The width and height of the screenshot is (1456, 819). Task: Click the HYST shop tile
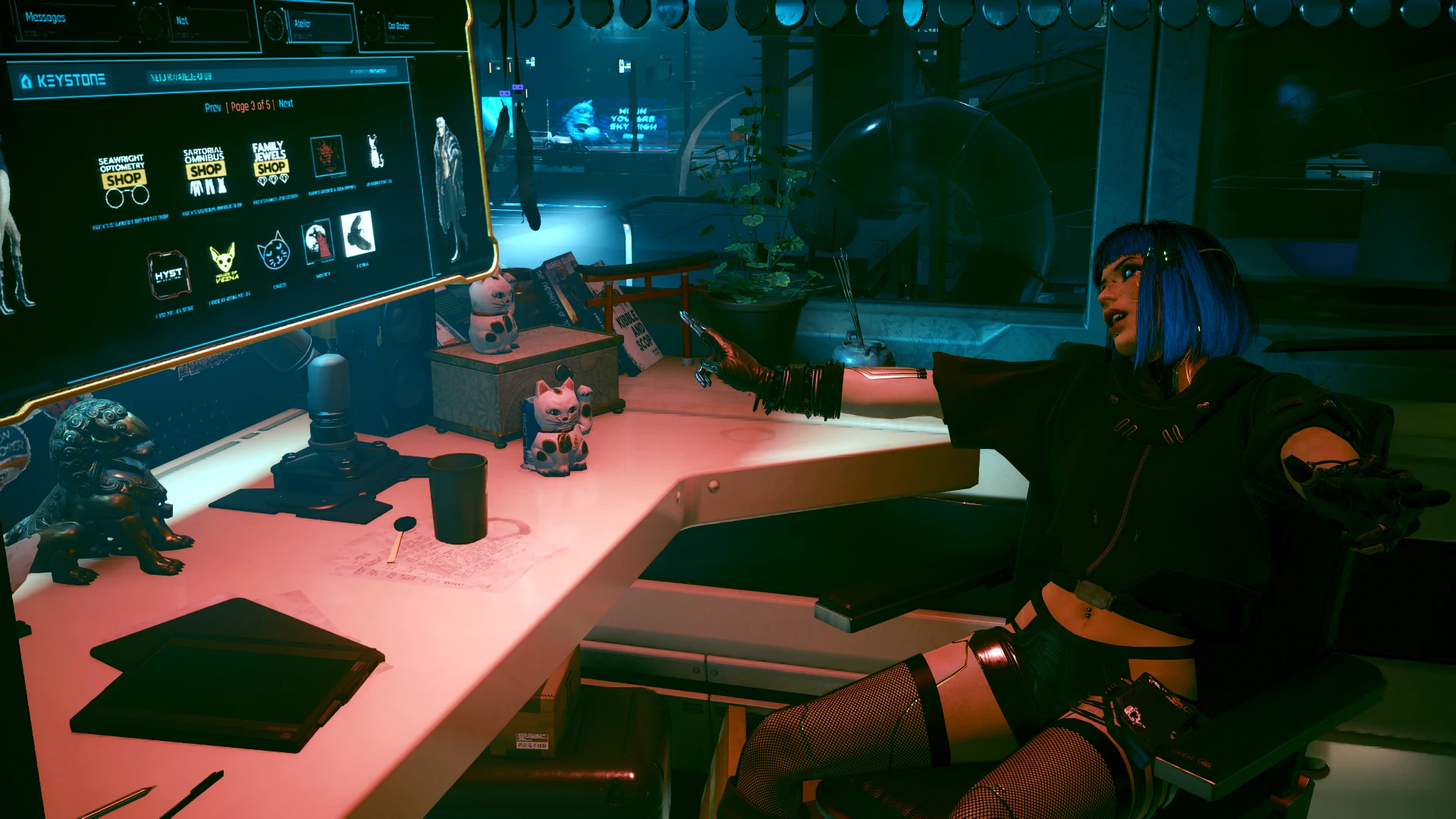170,275
